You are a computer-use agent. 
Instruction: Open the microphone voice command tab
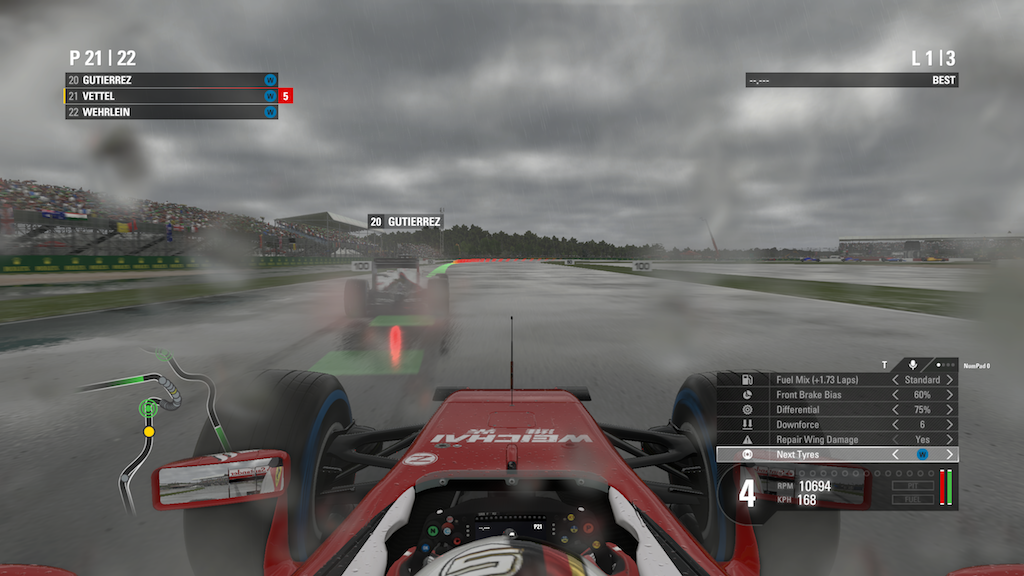[x=912, y=365]
